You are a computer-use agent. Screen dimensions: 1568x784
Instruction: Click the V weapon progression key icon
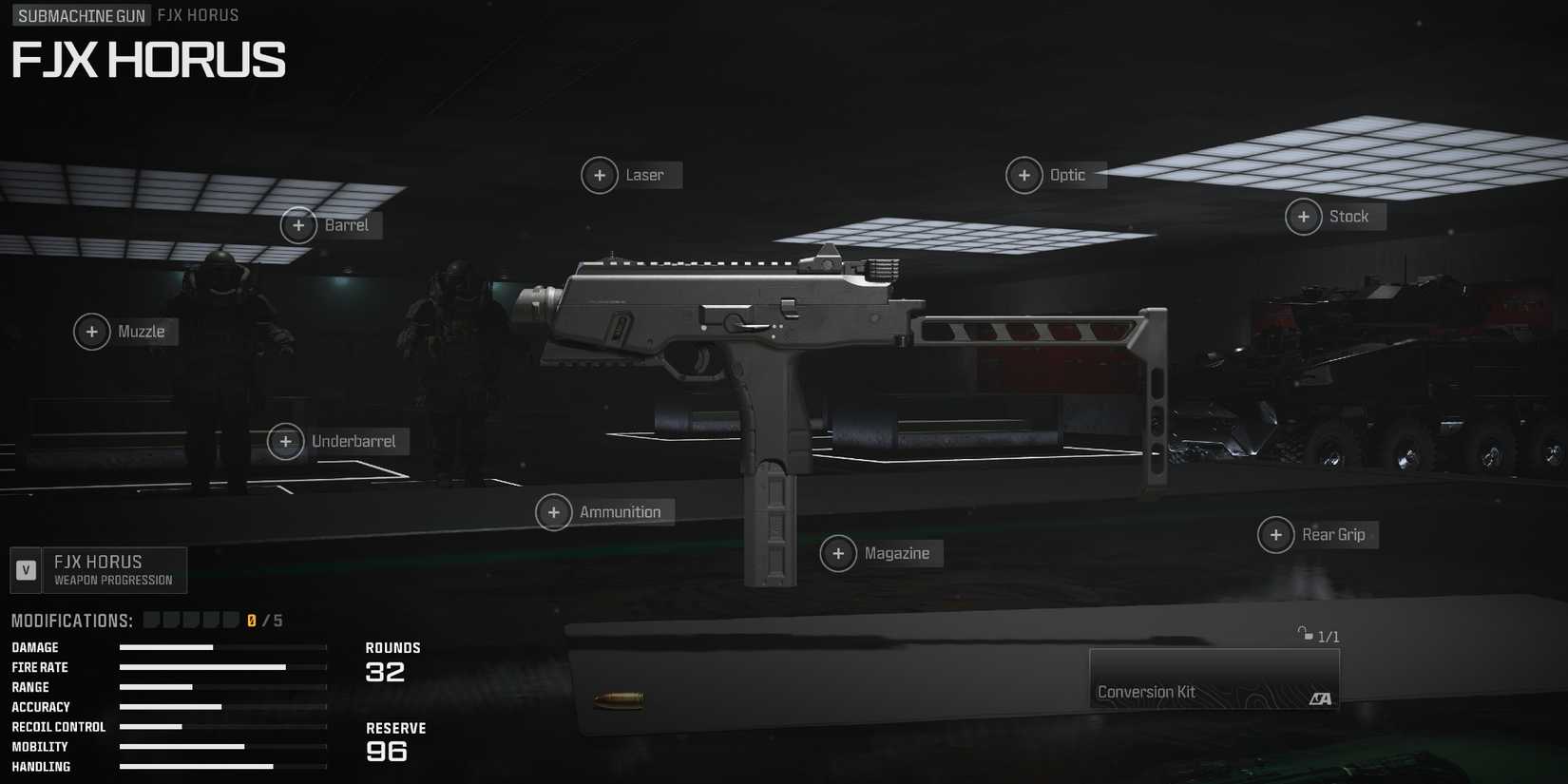(x=24, y=569)
